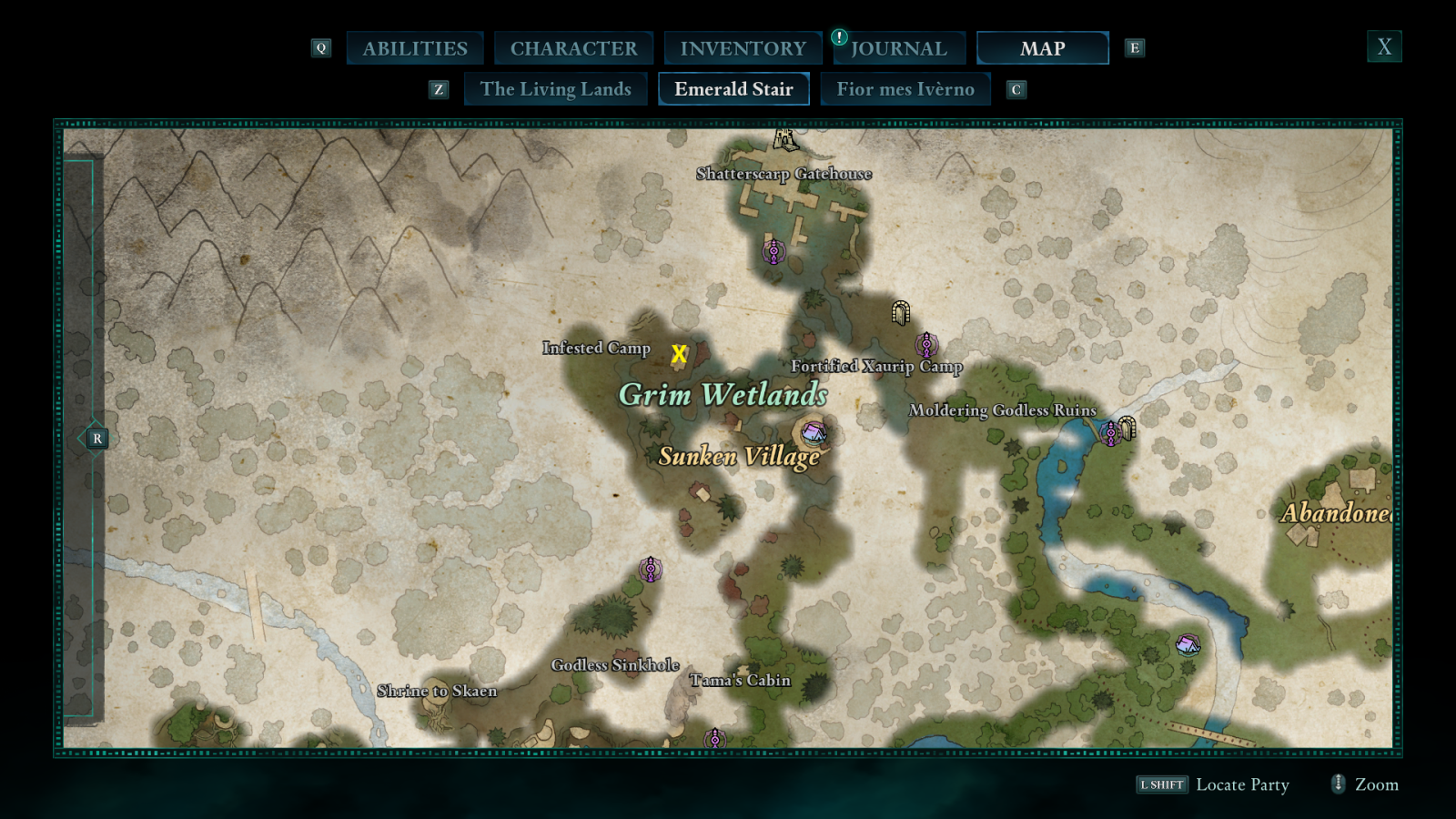Select the purple beacon below Shatterscarp Gatehouse
The image size is (1456, 819).
tap(773, 250)
